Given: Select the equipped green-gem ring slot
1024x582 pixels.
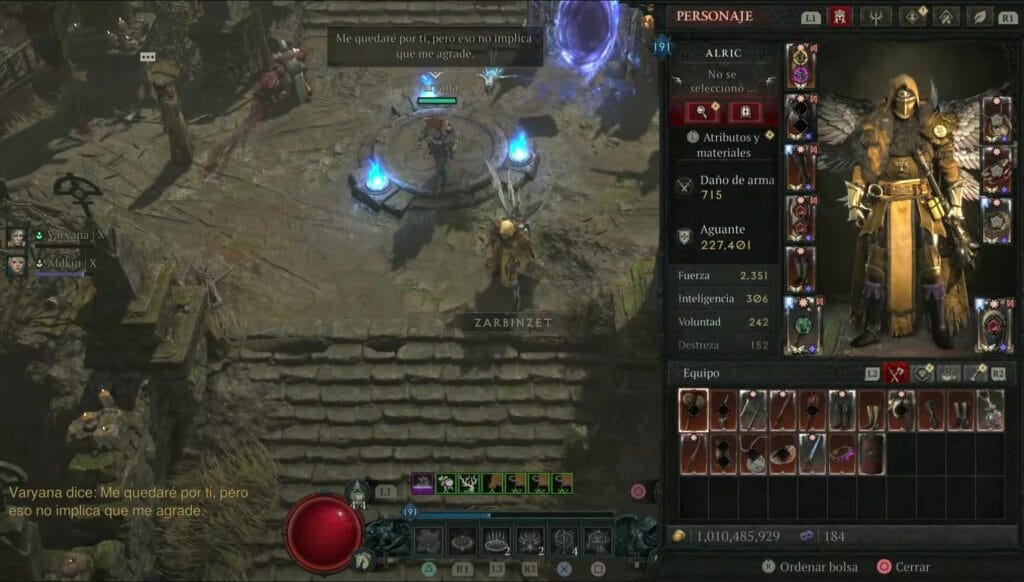Looking at the screenshot, I should pyautogui.click(x=800, y=324).
